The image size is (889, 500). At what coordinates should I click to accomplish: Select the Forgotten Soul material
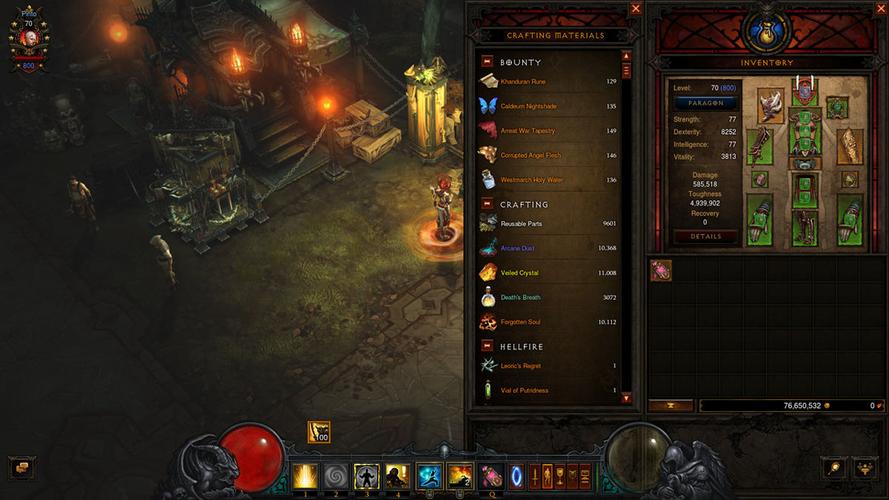point(550,322)
